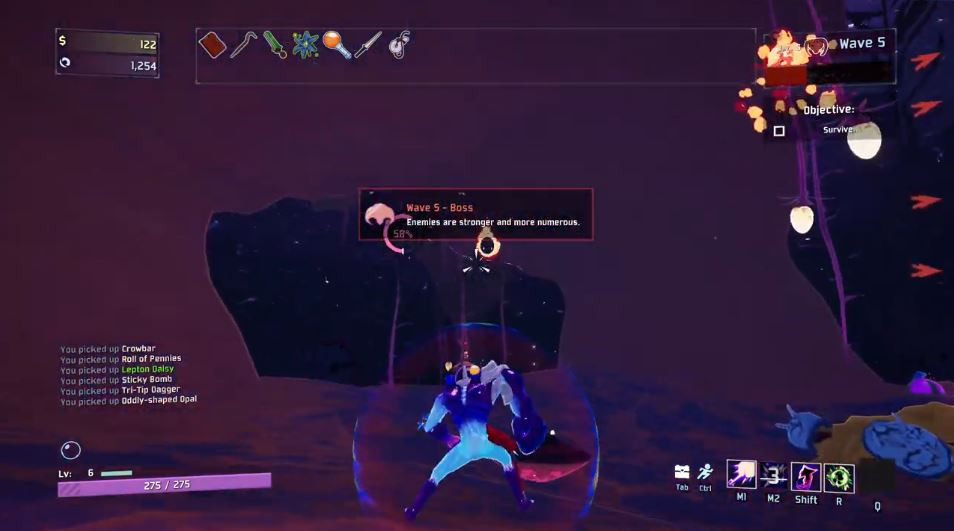Activate the M1 primary attack skill
The height and width of the screenshot is (531, 954).
point(741,475)
